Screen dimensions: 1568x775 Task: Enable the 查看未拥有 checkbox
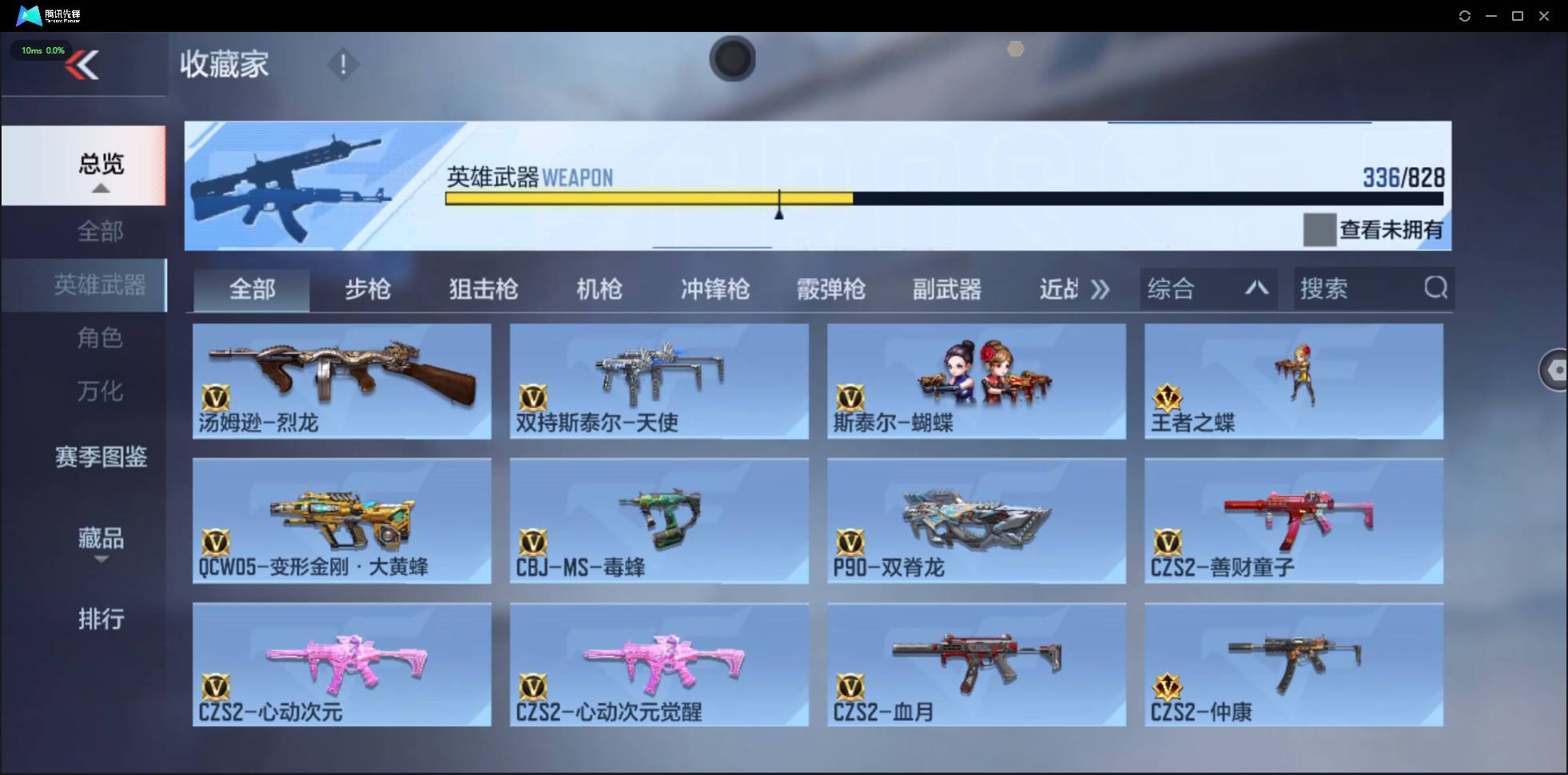(x=1319, y=230)
